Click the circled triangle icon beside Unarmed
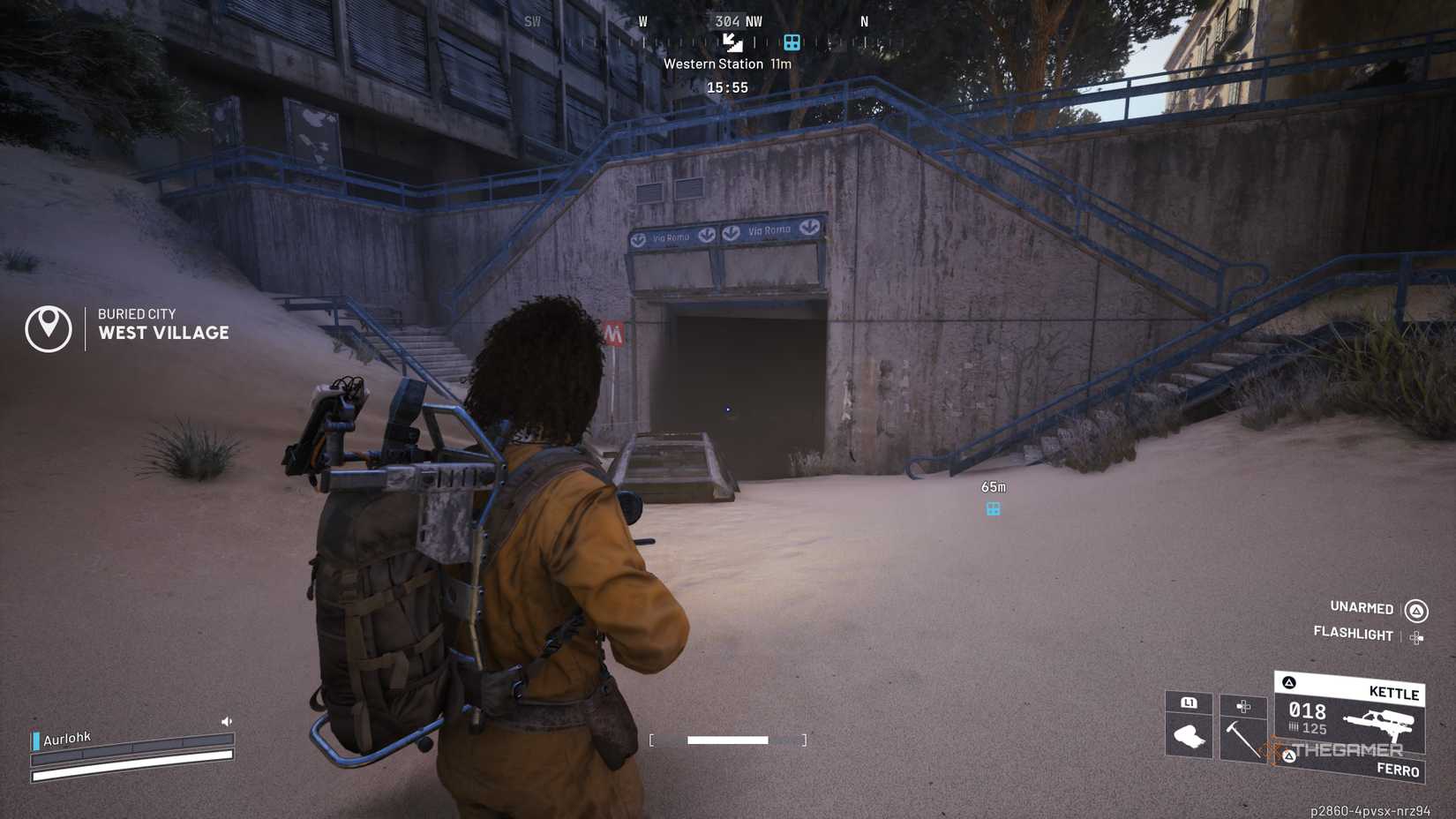Viewport: 1456px width, 819px height. (1415, 612)
